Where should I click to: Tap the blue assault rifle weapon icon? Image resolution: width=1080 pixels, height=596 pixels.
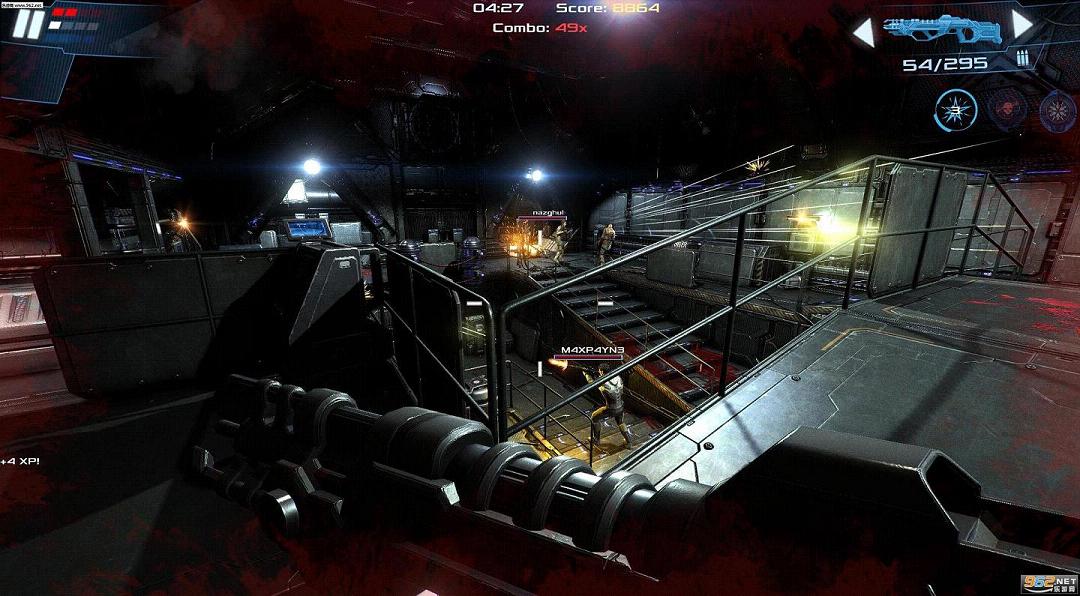[x=942, y=30]
